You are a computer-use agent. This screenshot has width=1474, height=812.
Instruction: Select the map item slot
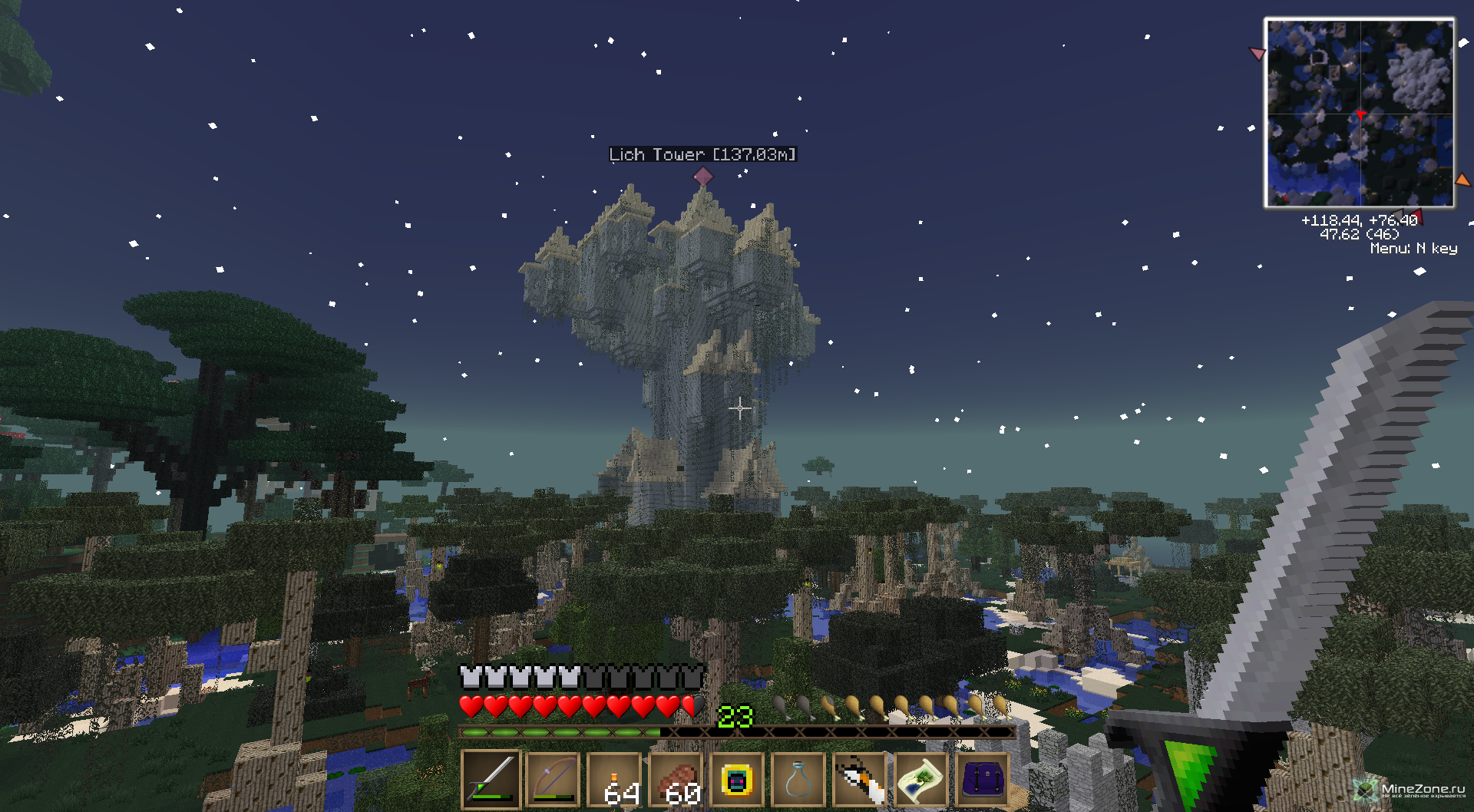point(921,780)
